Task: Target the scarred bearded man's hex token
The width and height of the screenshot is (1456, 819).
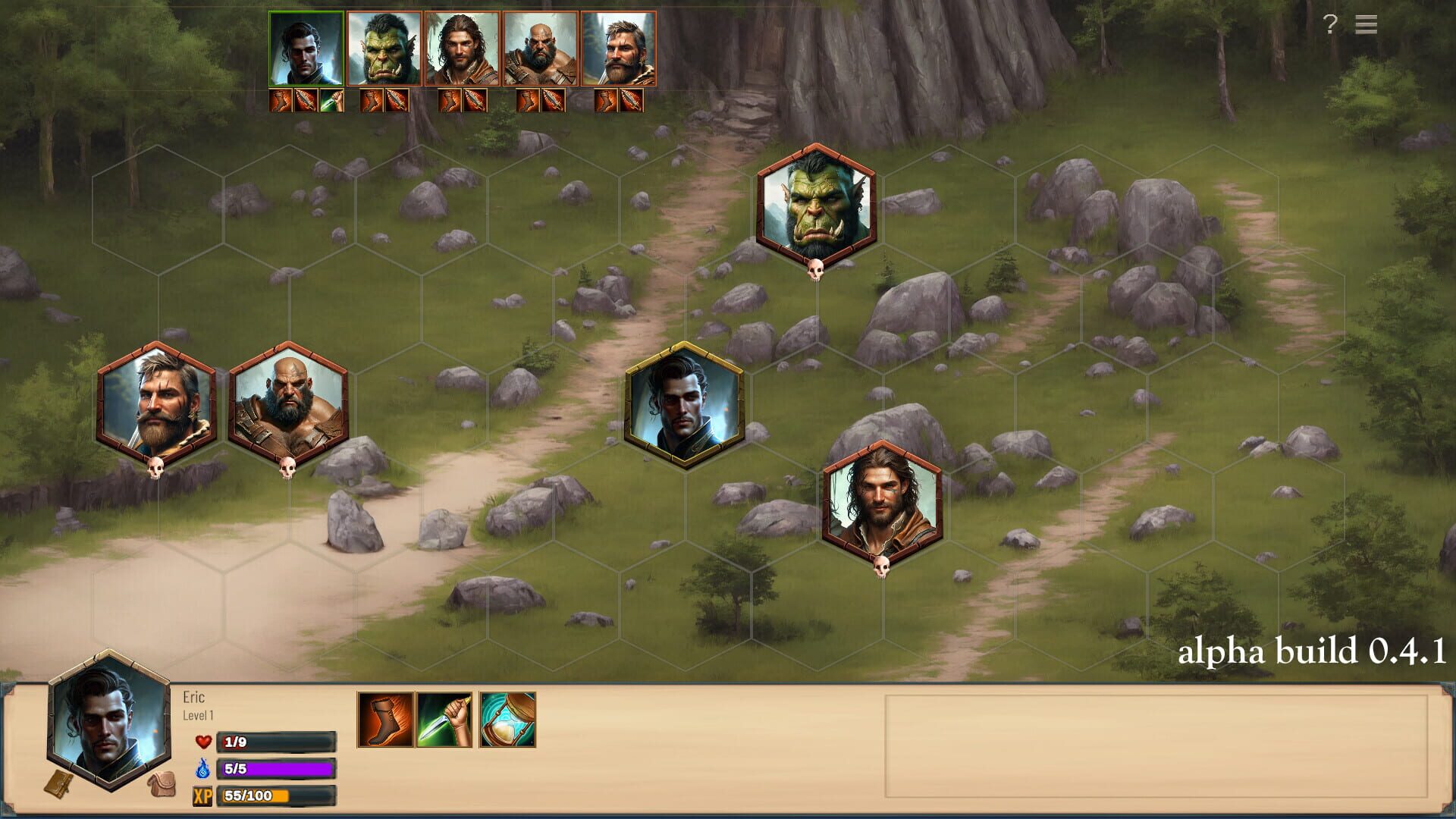Action: [x=157, y=404]
